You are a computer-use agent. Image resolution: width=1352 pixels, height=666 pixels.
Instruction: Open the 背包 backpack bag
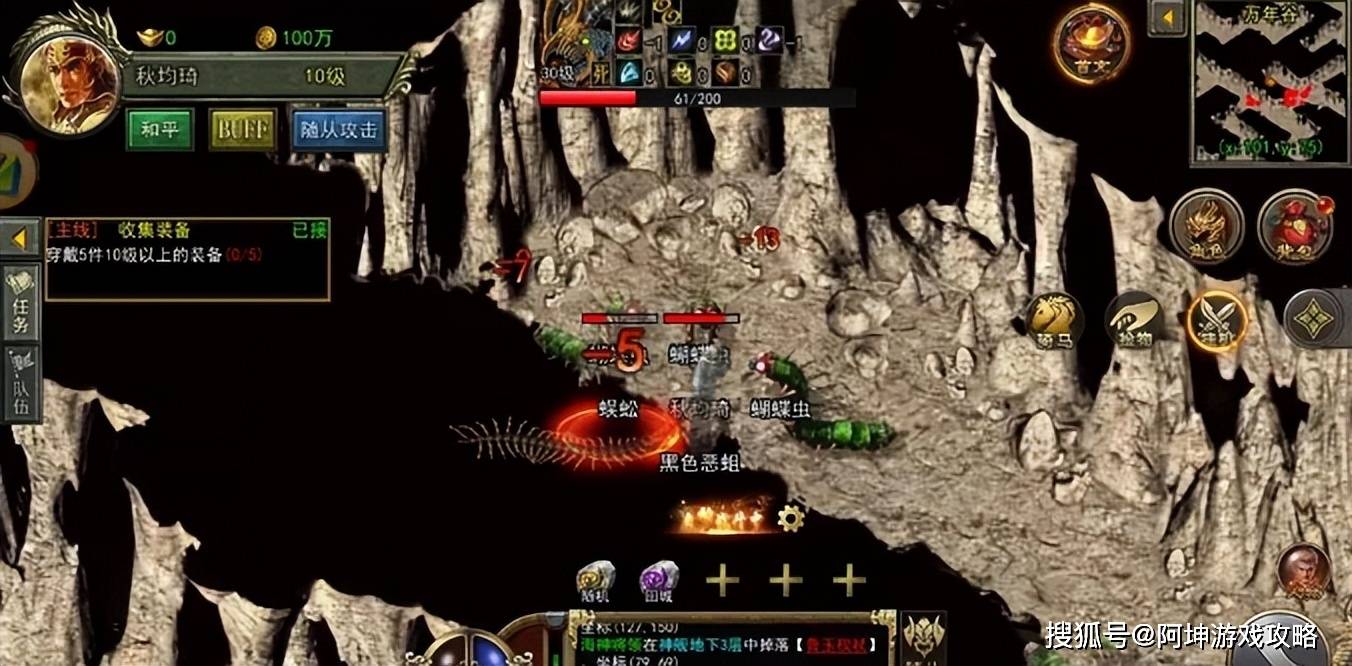click(x=1295, y=226)
